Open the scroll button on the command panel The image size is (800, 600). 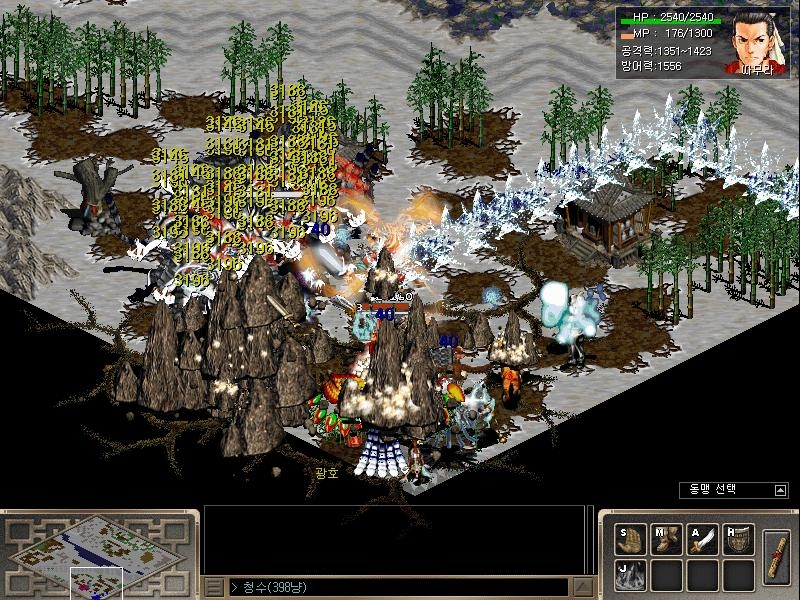776,556
